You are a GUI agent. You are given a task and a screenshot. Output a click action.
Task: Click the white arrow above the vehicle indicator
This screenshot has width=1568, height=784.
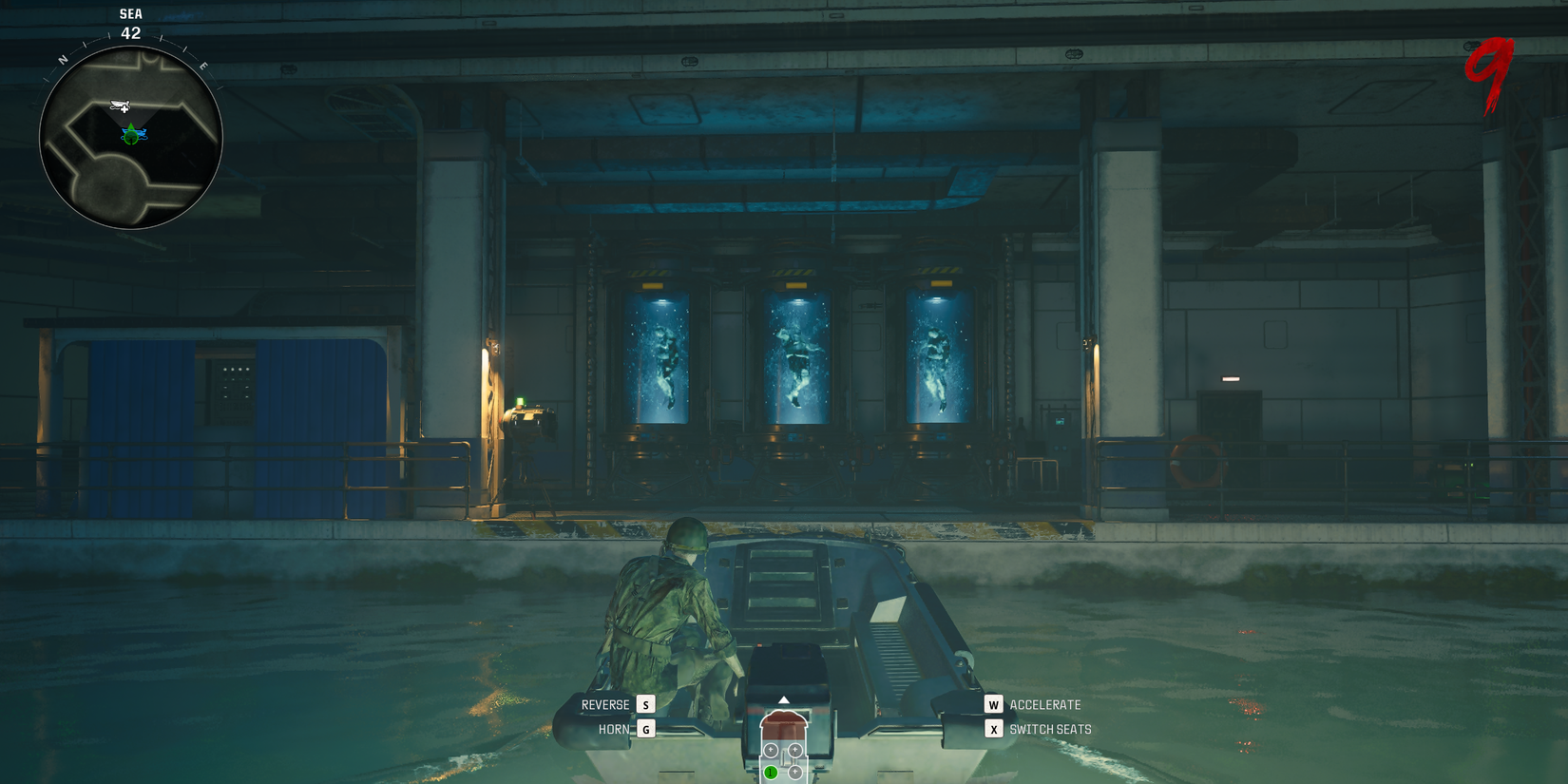784,699
